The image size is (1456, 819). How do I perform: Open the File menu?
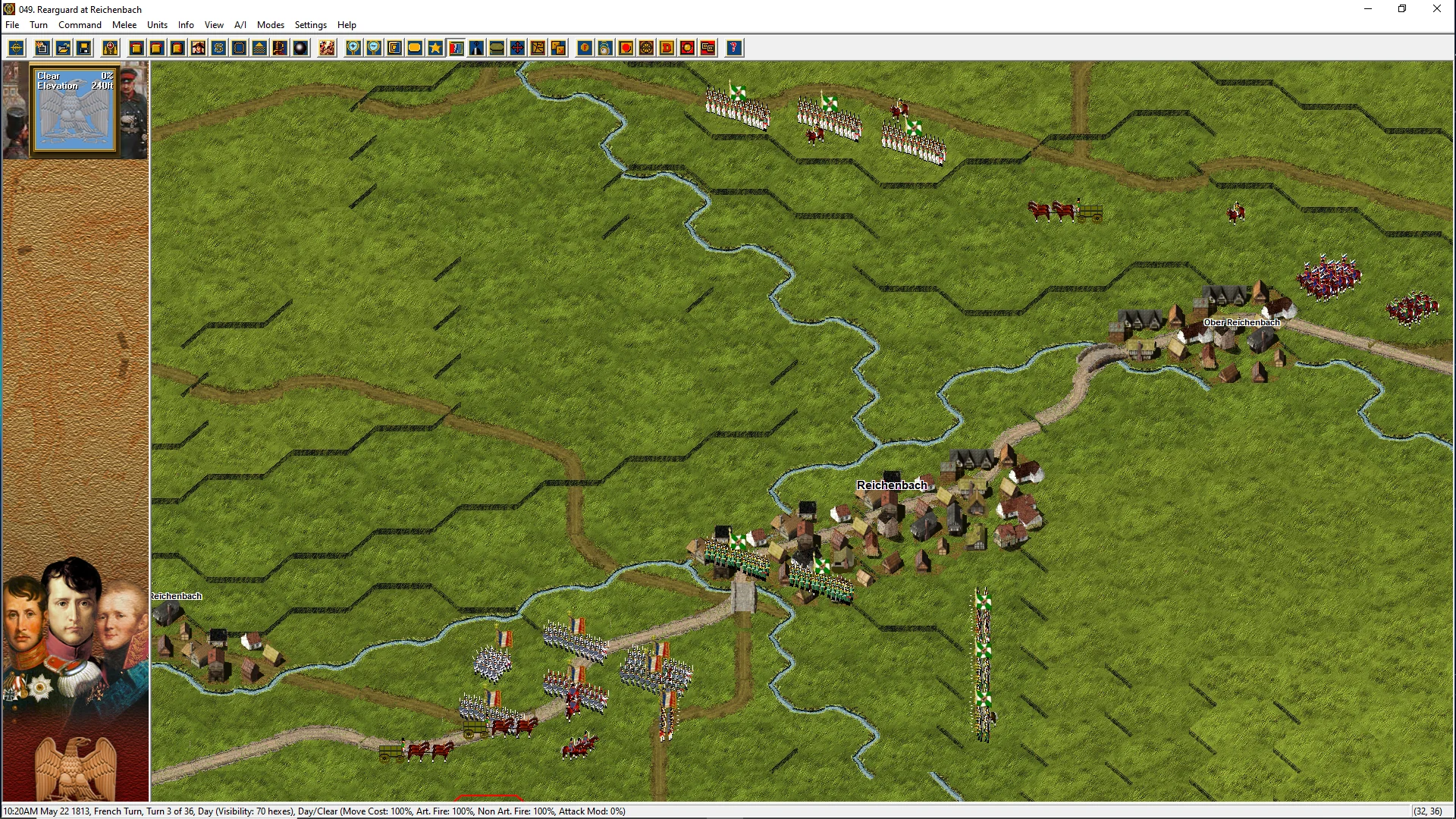point(12,25)
